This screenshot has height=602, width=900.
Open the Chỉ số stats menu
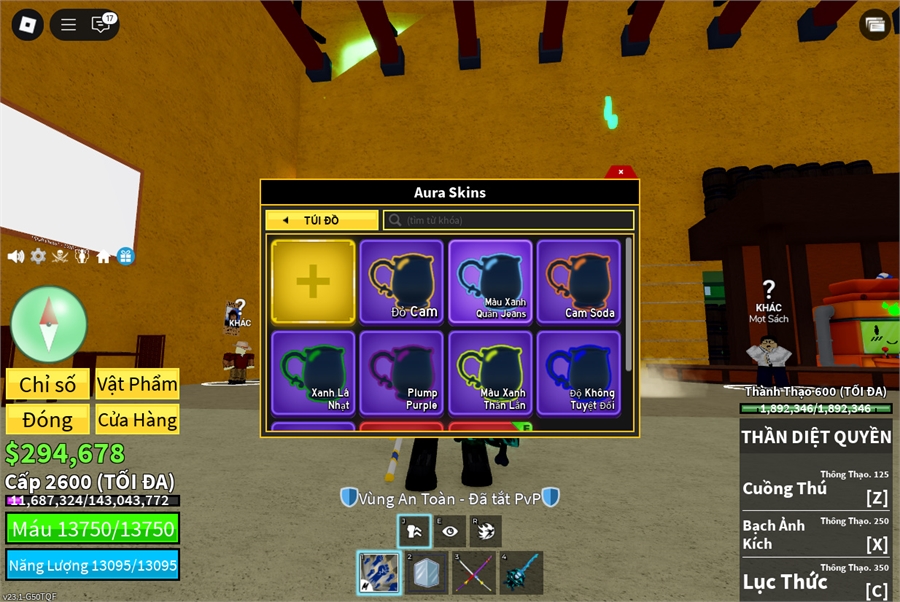(x=48, y=384)
